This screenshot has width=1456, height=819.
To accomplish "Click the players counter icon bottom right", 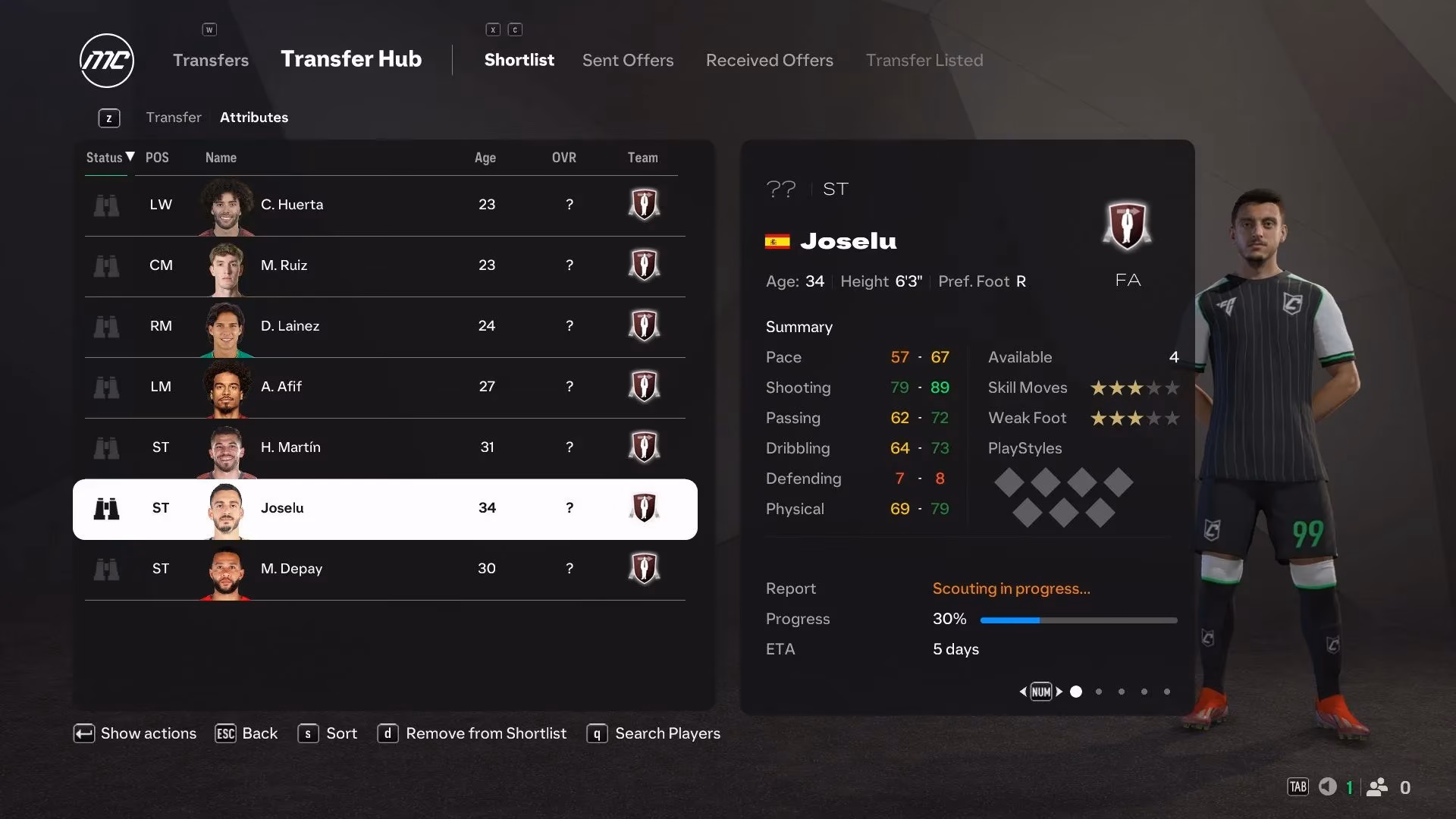I will pyautogui.click(x=1377, y=787).
